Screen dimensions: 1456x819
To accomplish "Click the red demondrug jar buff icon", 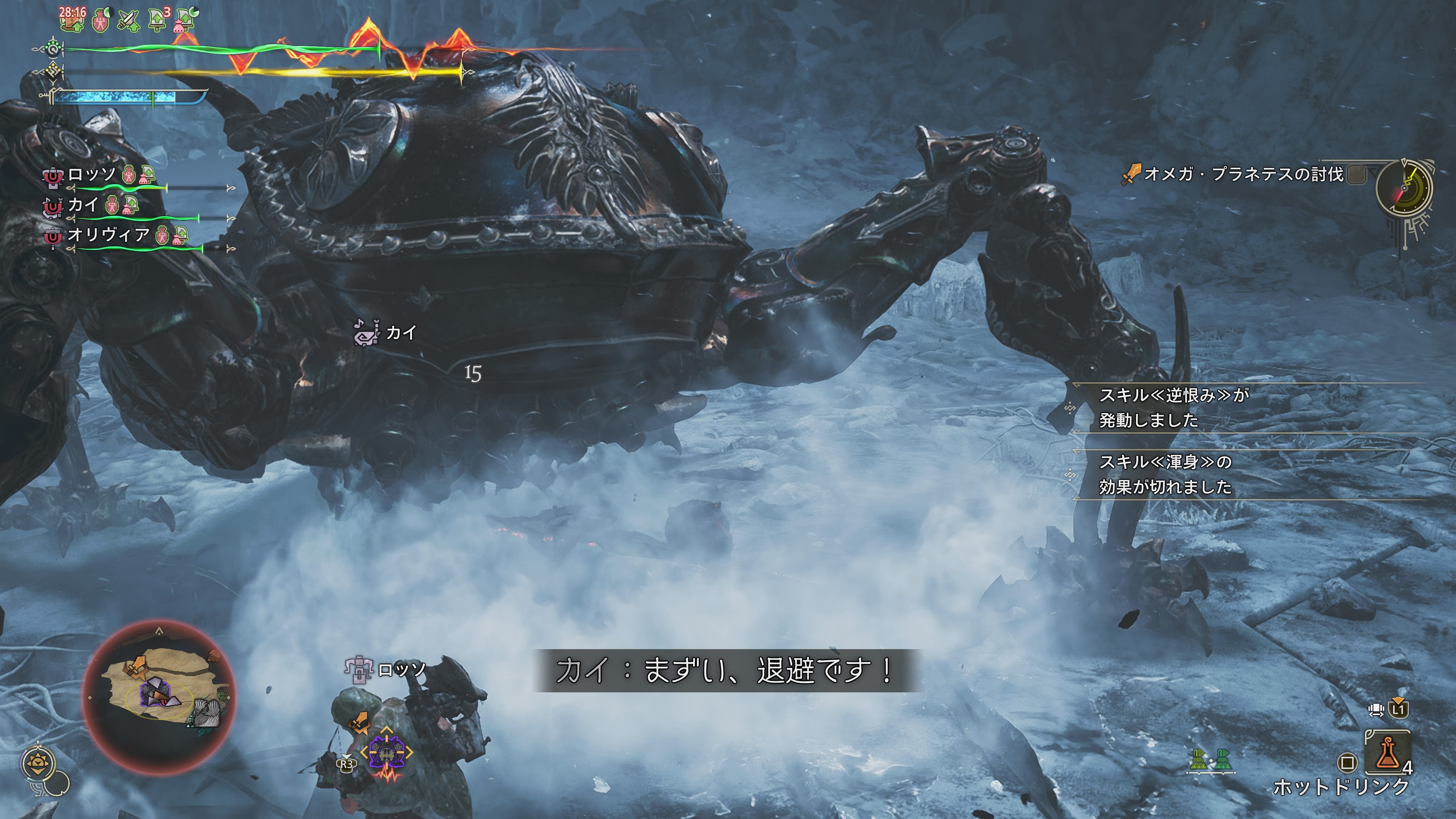I will (x=100, y=21).
